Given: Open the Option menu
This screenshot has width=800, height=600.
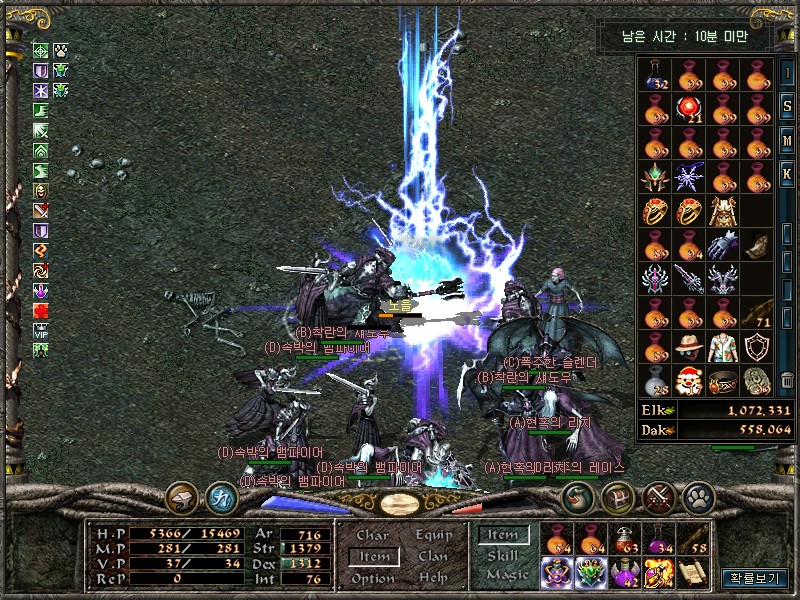Looking at the screenshot, I should [x=372, y=578].
